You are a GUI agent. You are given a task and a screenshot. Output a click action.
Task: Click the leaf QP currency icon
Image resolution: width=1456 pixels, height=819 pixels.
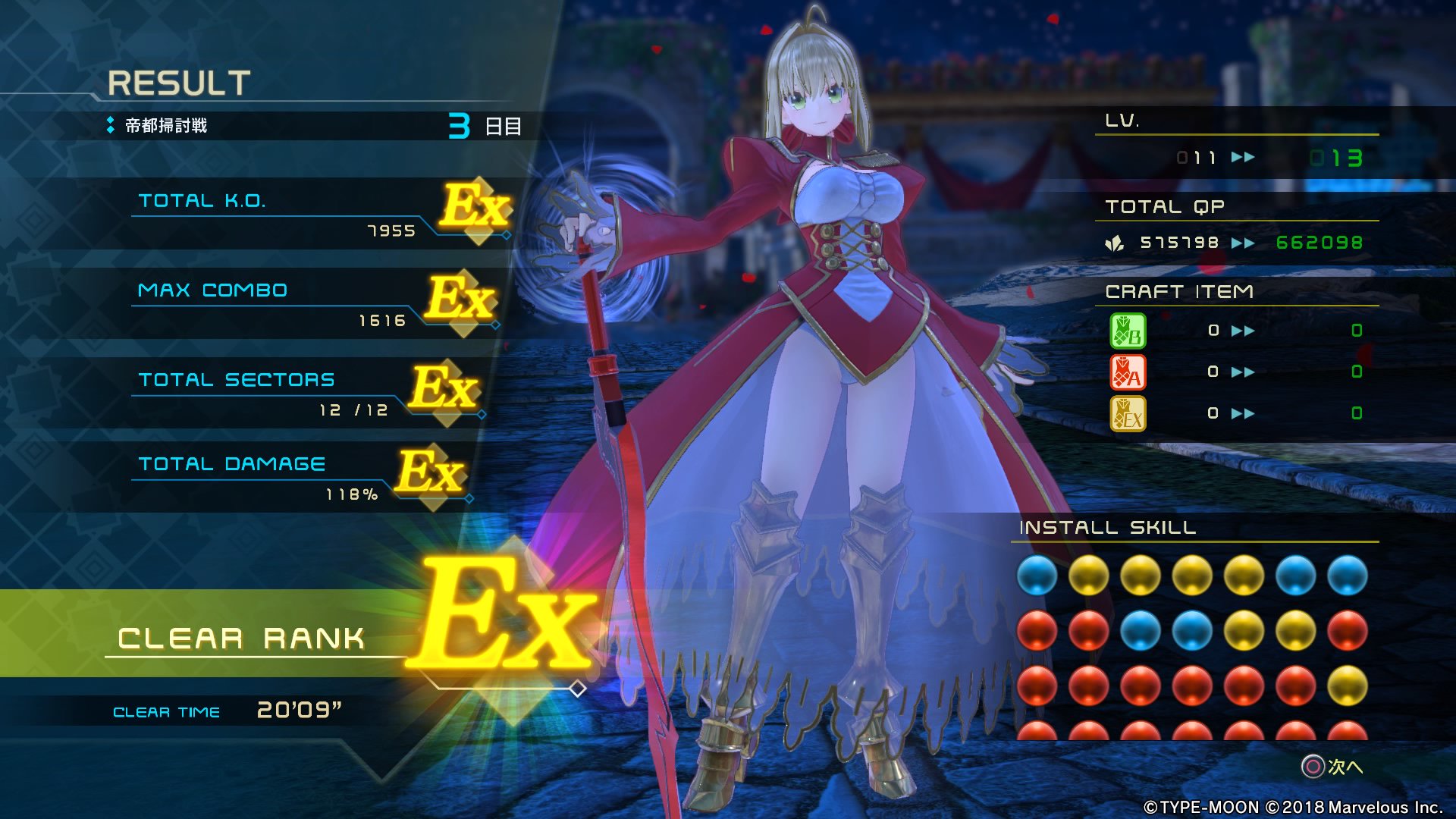[1115, 242]
